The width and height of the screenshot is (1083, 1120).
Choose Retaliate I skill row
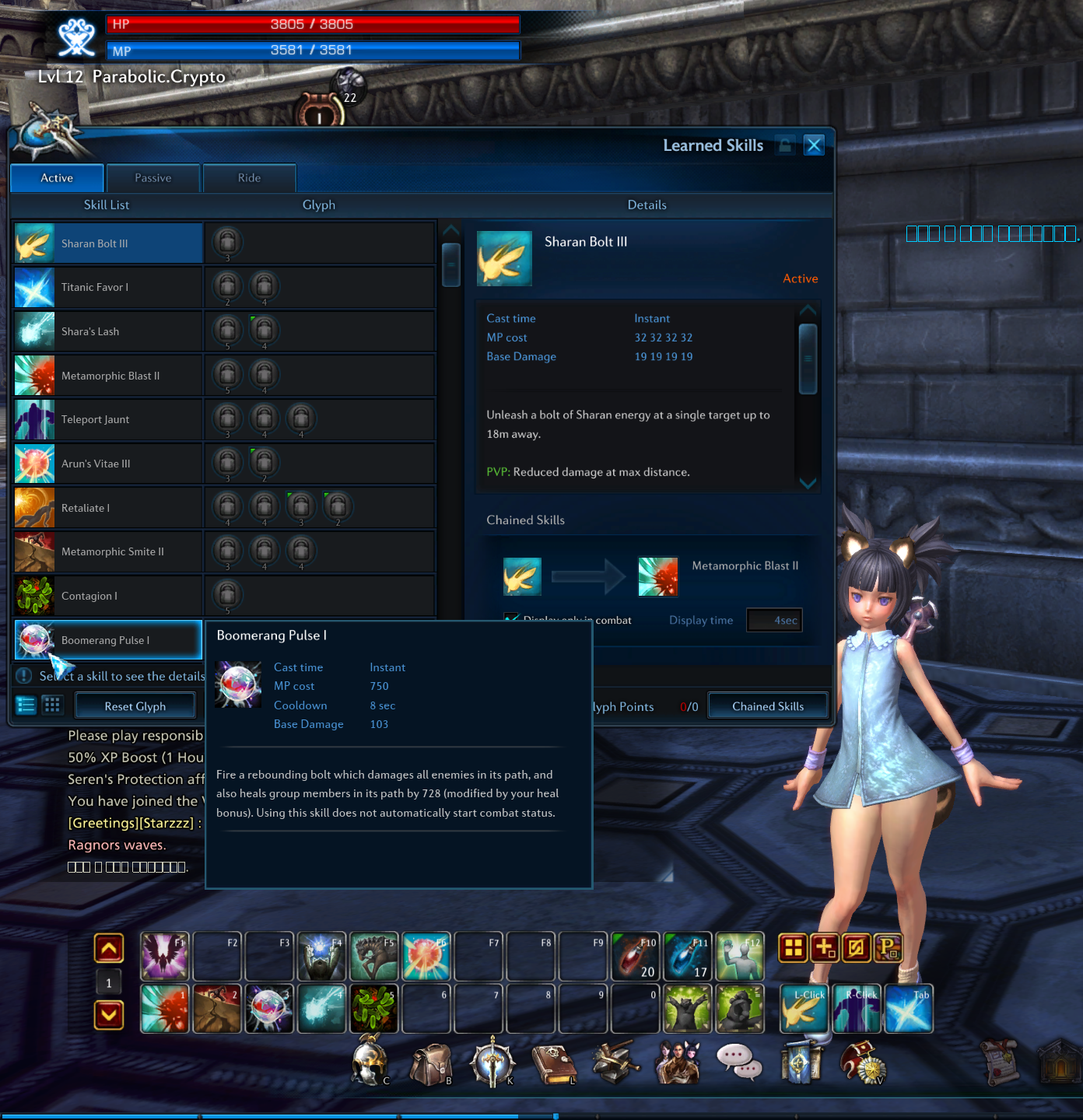coord(108,508)
